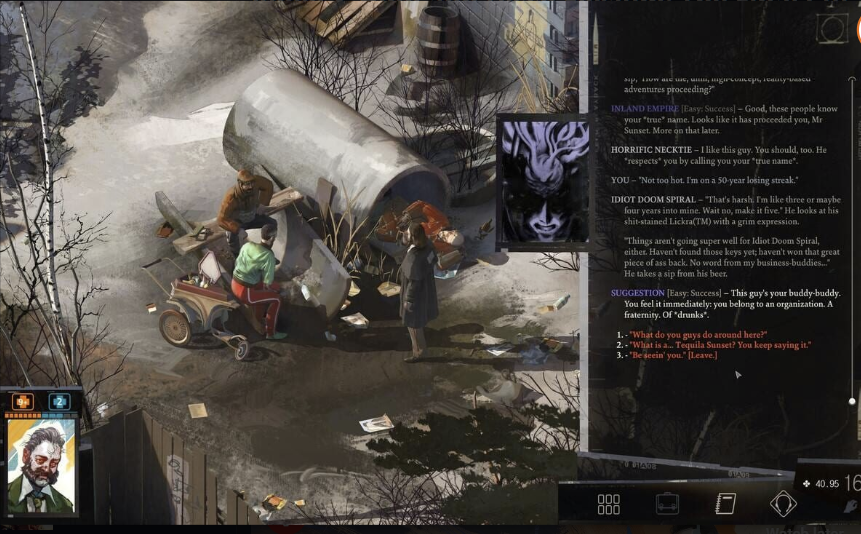Screen dimensions: 861x534
Task: Open the inventory briefcase icon
Action: pos(667,504)
